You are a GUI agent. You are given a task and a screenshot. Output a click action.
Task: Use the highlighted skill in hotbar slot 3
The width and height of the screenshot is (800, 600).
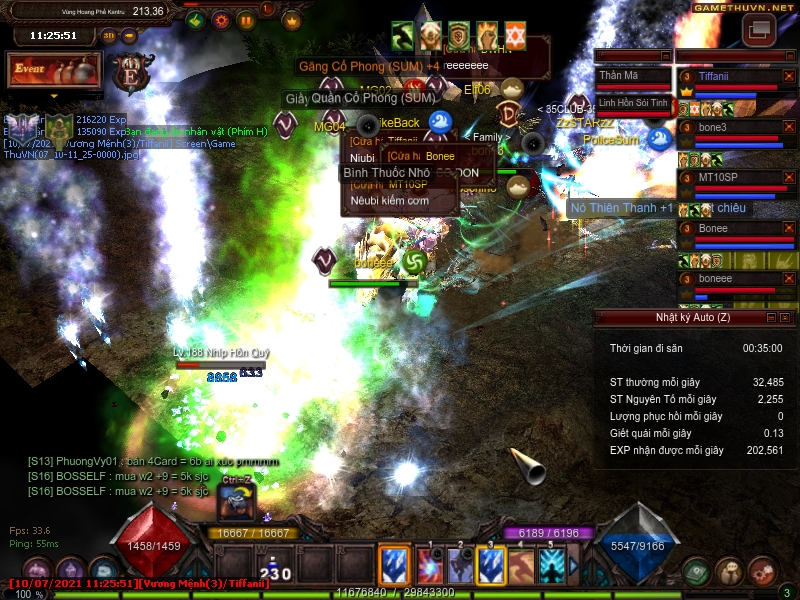click(490, 566)
